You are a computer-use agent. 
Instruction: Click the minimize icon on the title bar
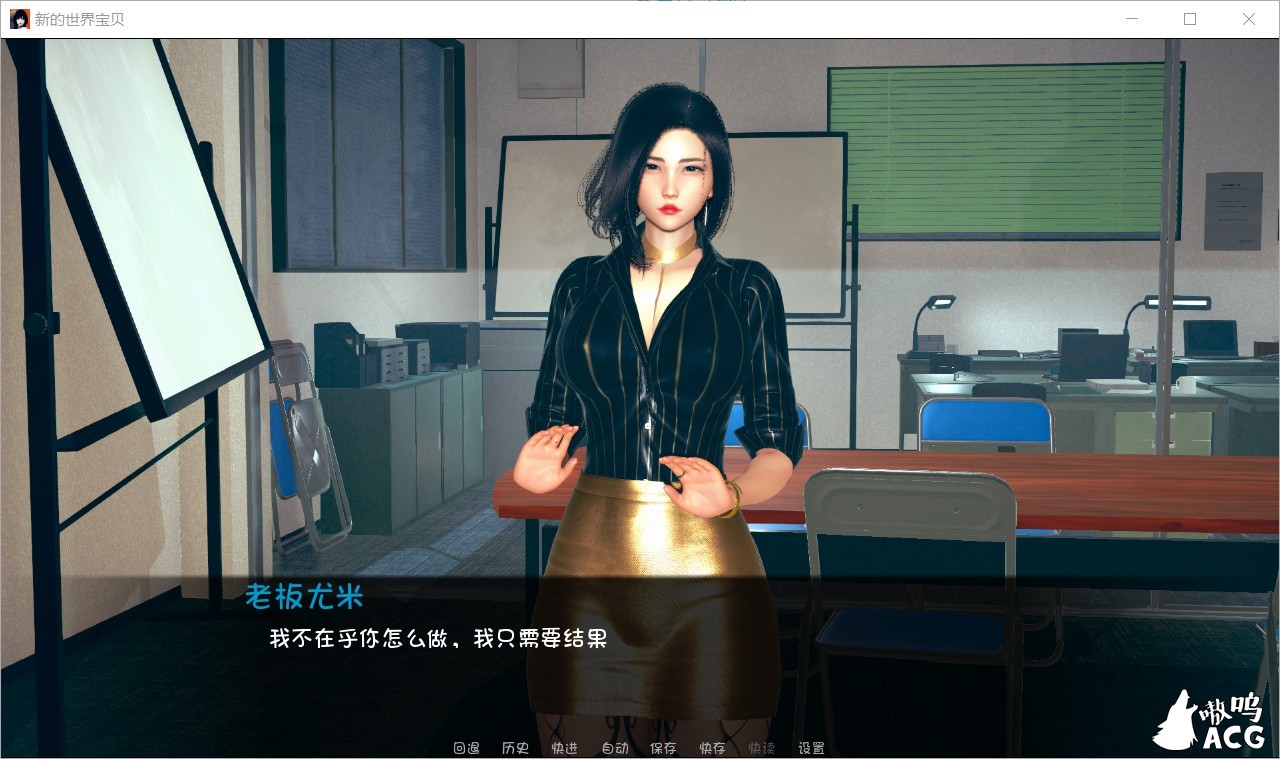(x=1131, y=19)
